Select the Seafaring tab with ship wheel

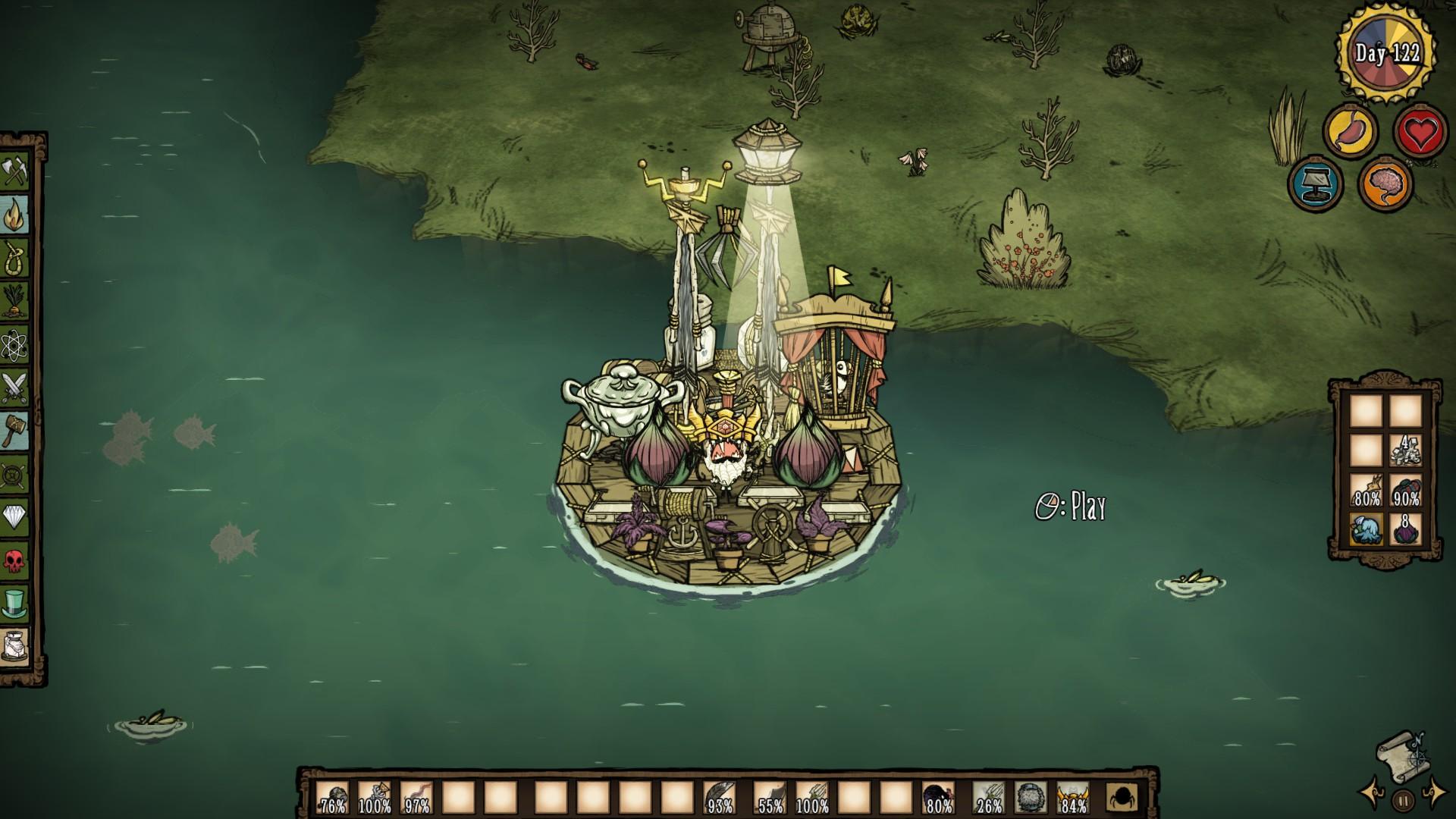pyautogui.click(x=16, y=475)
